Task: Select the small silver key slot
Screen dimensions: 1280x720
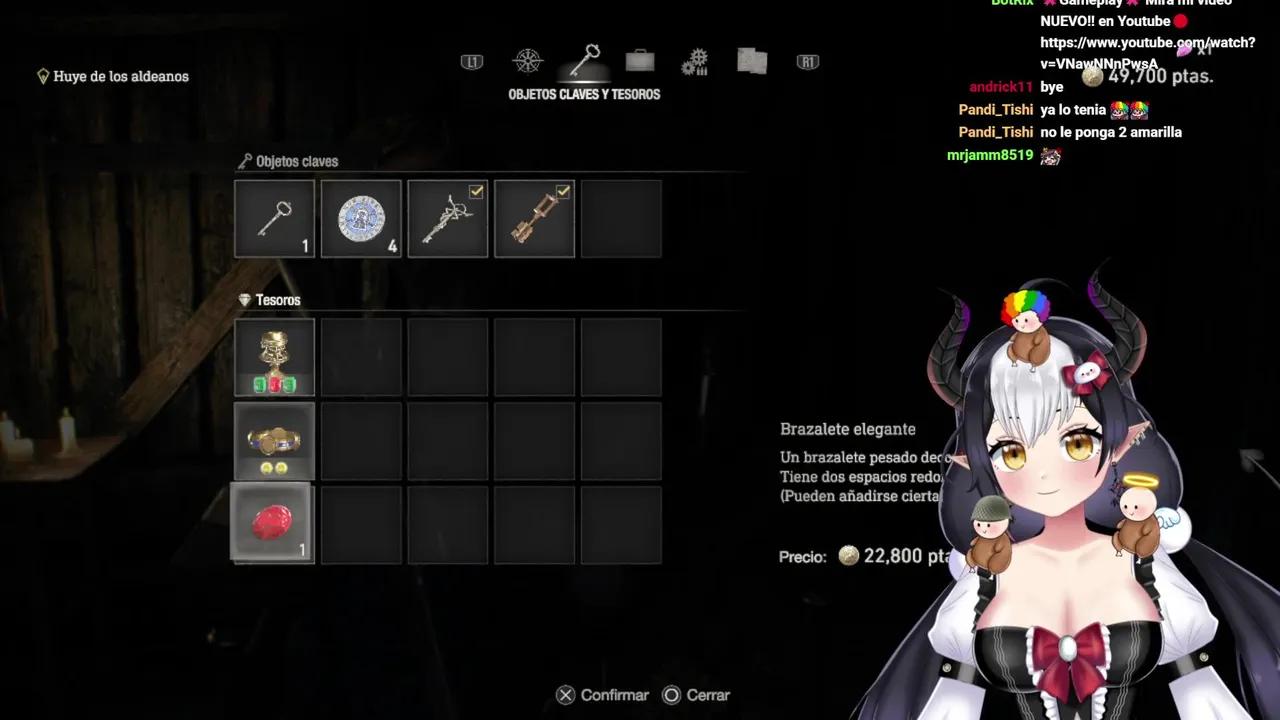Action: click(x=274, y=219)
